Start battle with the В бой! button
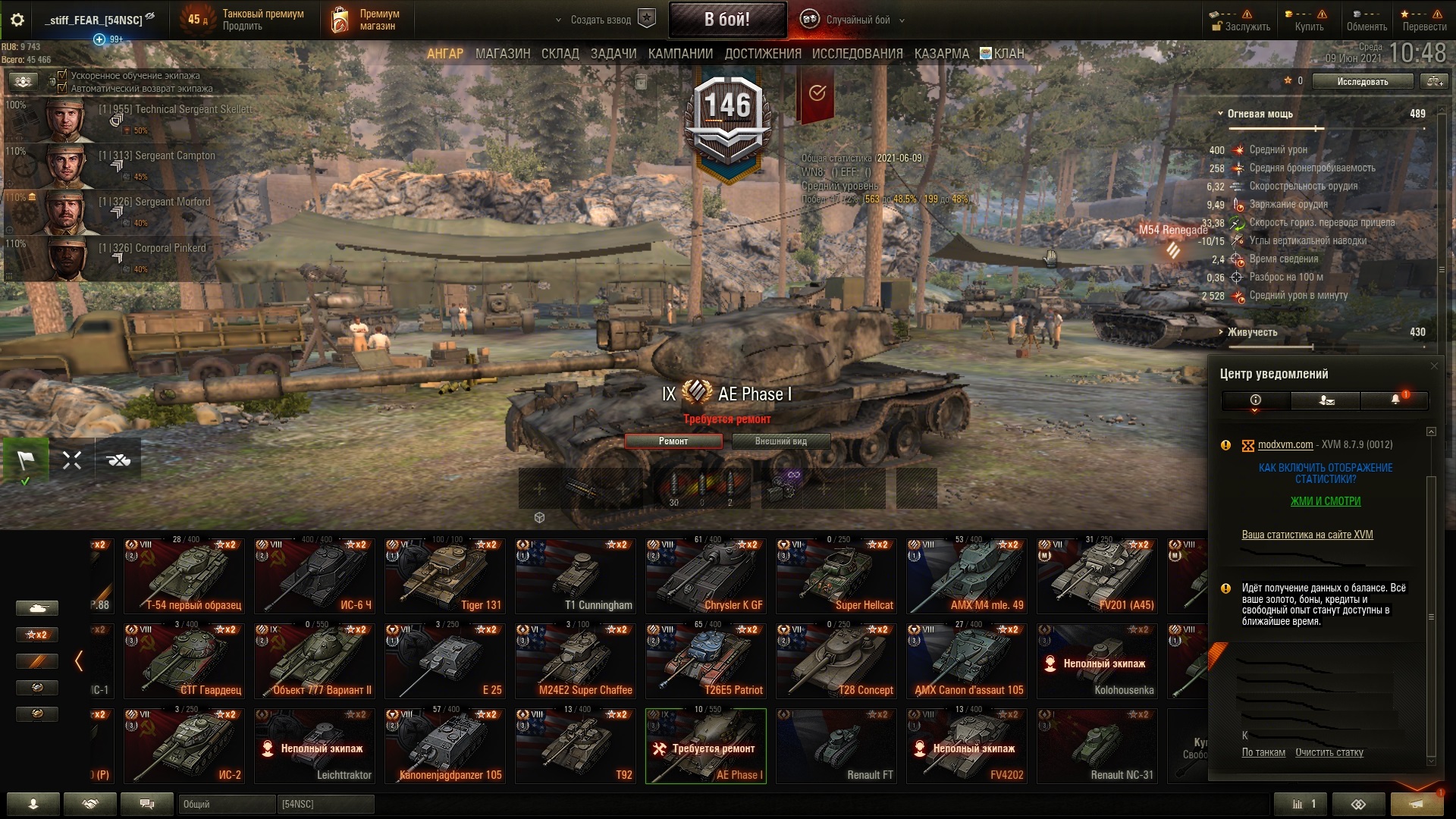Viewport: 1456px width, 819px height. click(726, 20)
